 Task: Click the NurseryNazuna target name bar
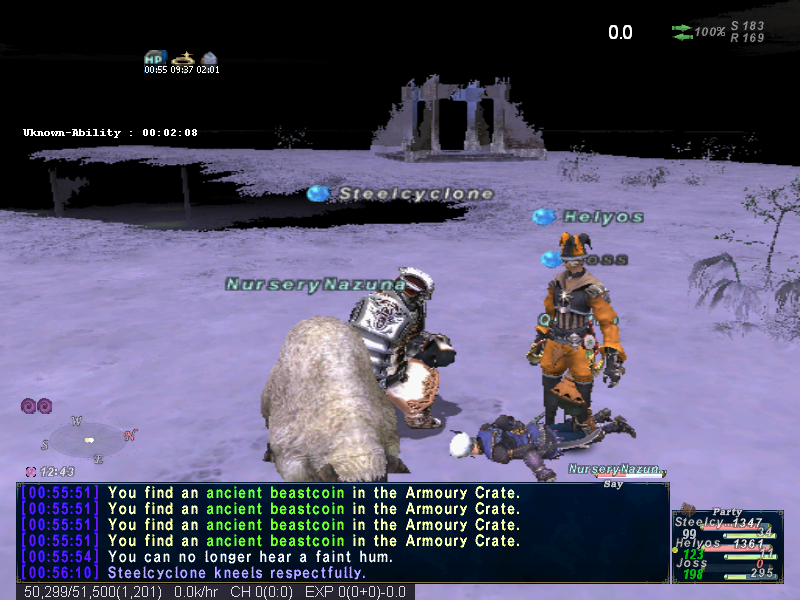612,469
